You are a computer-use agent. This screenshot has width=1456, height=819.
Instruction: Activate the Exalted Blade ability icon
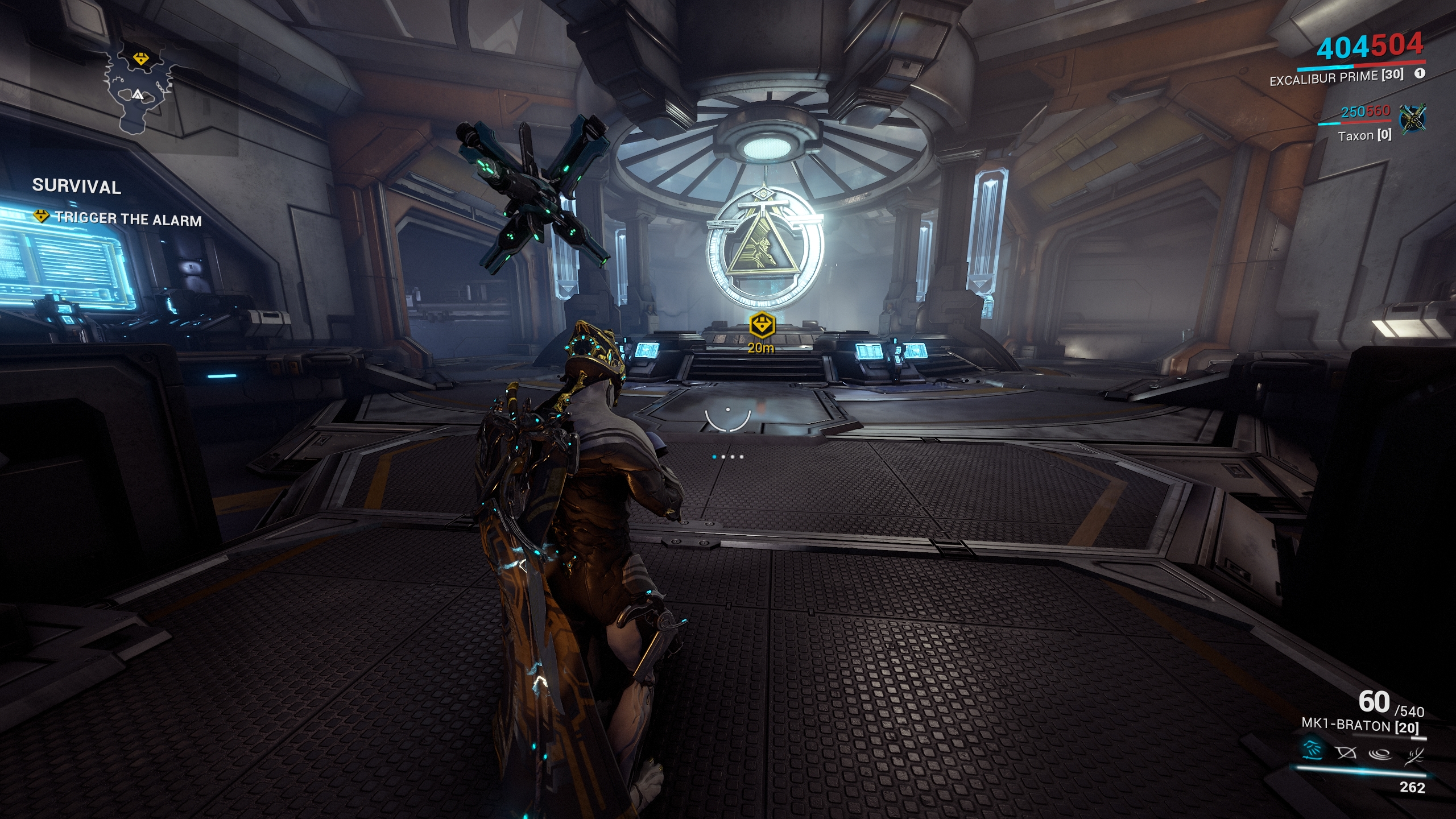tap(1414, 756)
